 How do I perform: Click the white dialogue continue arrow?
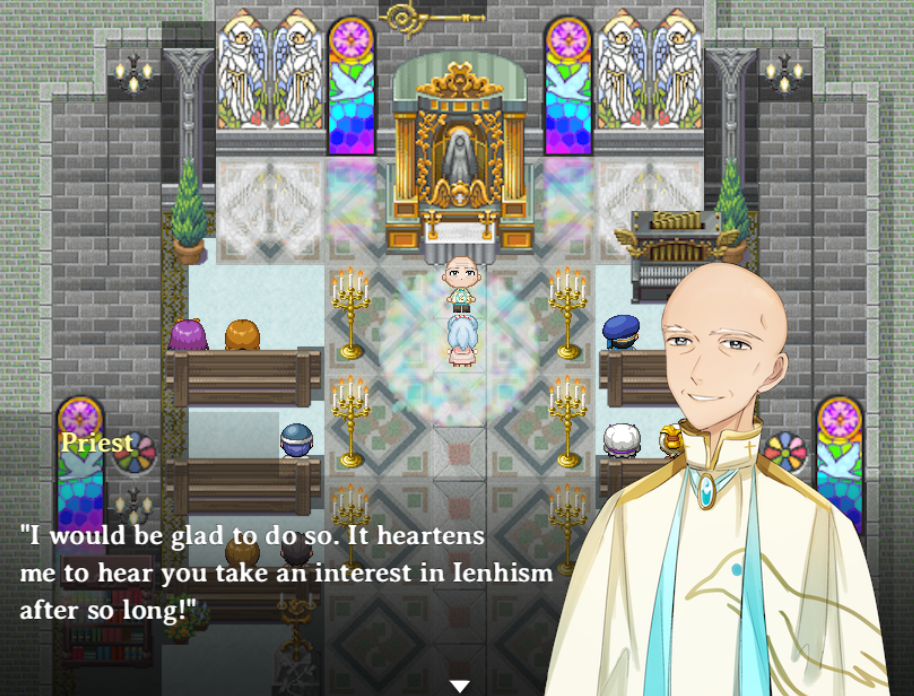459,685
